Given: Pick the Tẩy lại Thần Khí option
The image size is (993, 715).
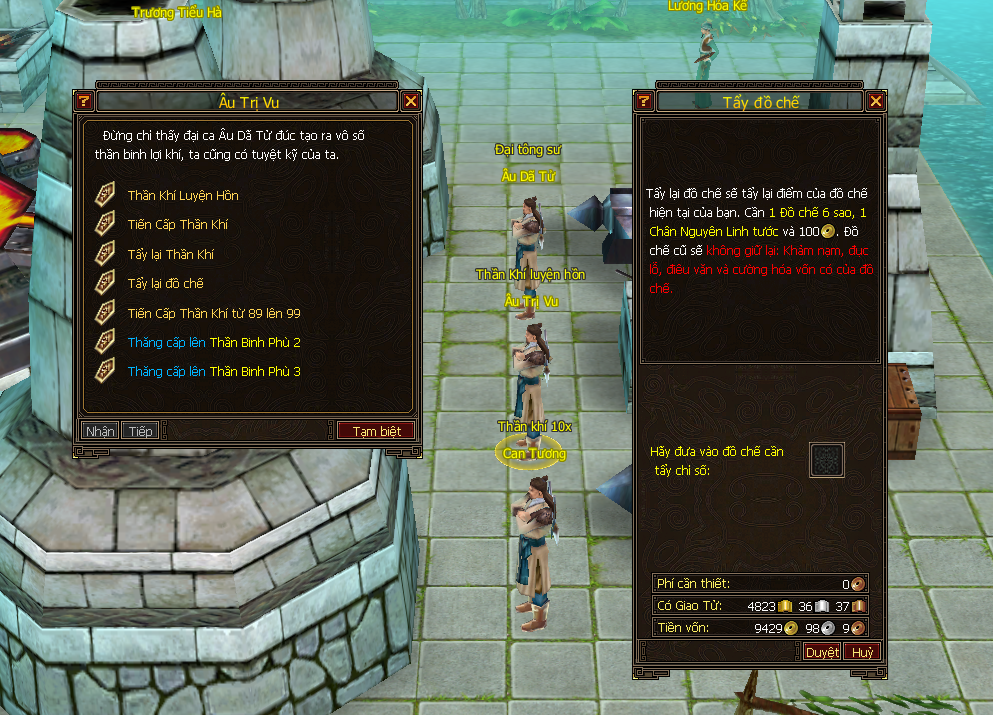Looking at the screenshot, I should pos(171,255).
